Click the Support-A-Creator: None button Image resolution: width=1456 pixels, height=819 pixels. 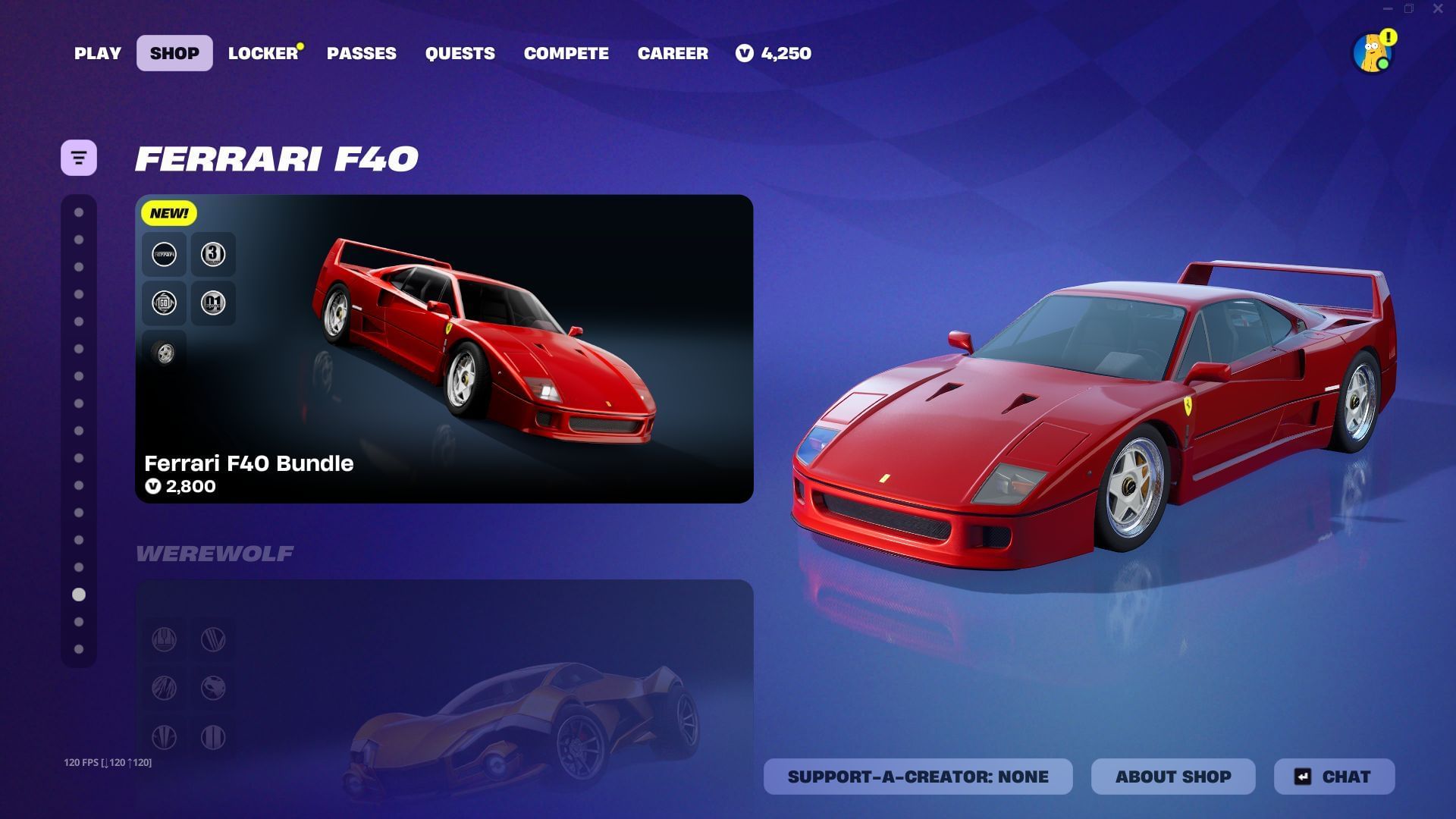pyautogui.click(x=918, y=776)
